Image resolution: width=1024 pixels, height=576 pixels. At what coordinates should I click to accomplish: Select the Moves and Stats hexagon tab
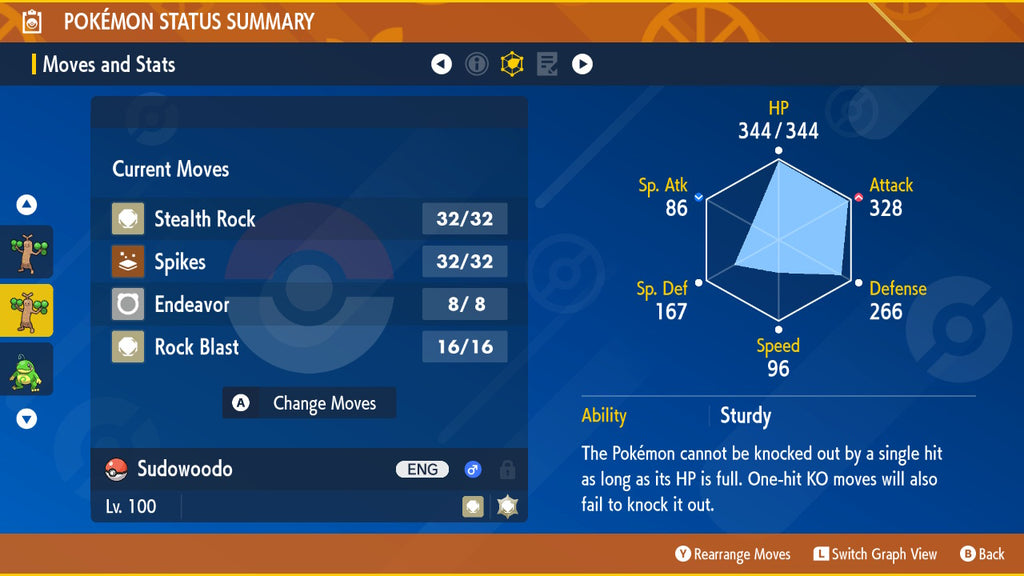512,65
